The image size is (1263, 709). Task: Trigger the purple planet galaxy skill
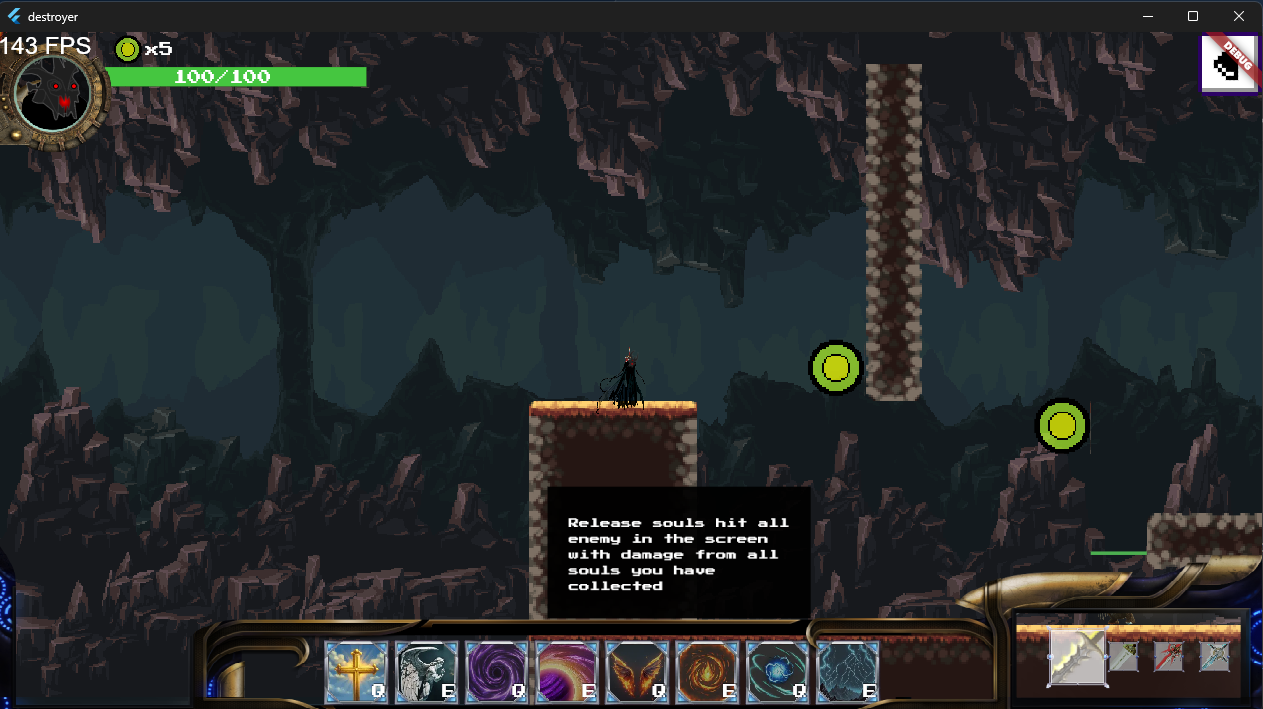click(x=567, y=672)
